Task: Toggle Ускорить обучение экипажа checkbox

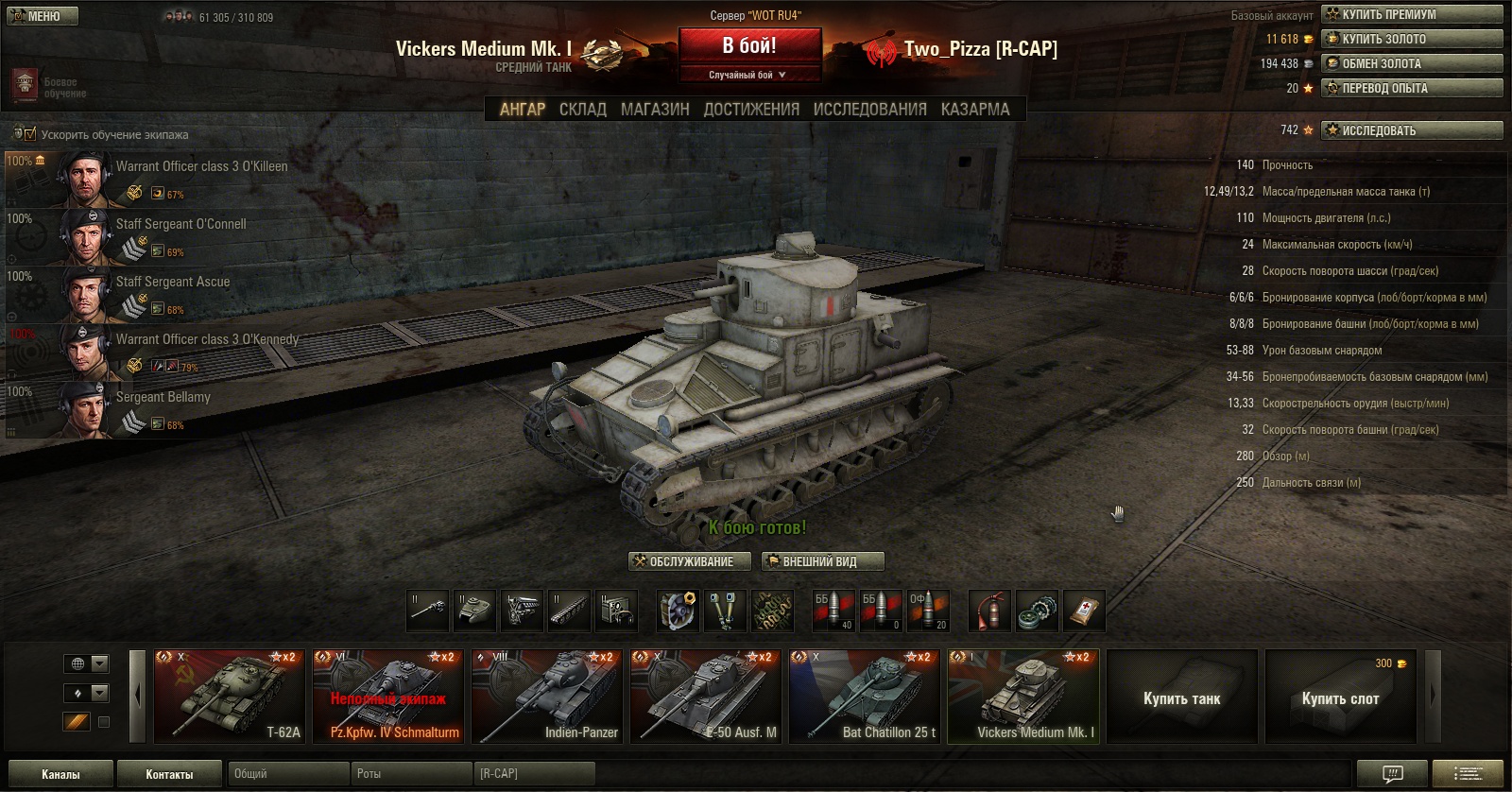Action: tap(30, 134)
